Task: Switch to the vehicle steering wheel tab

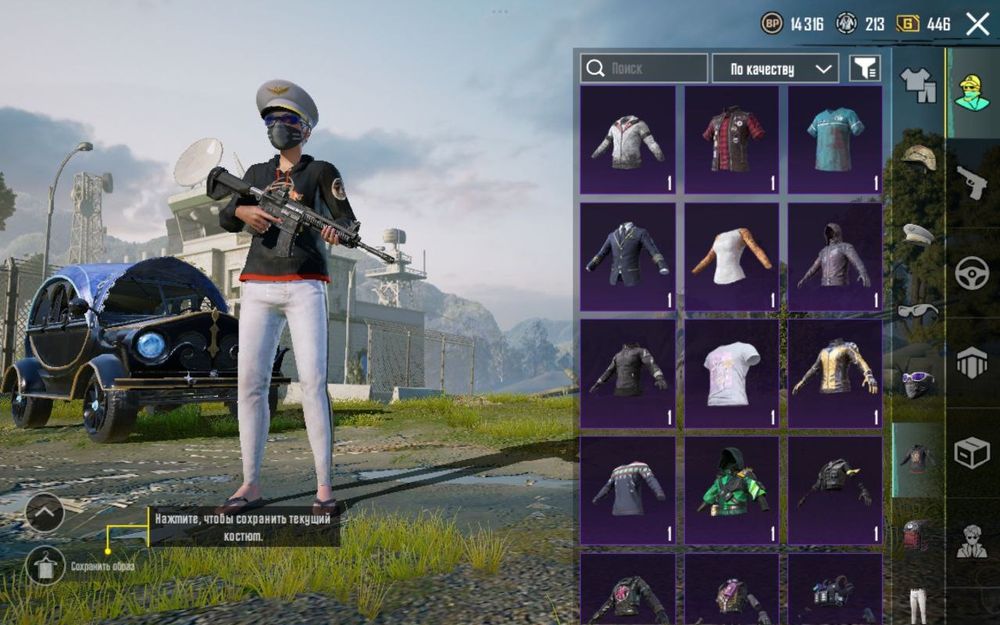Action: (972, 273)
